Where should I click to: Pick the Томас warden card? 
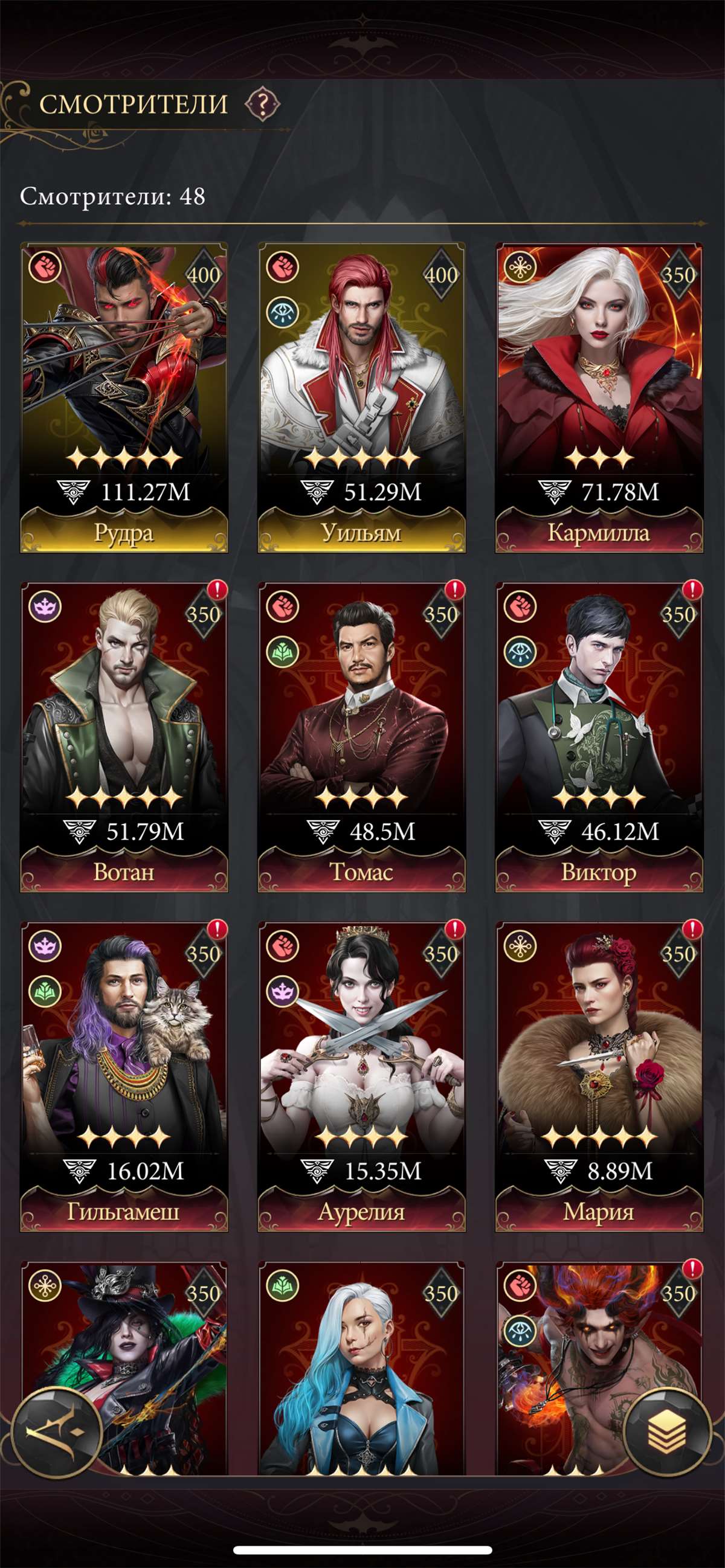[361, 736]
